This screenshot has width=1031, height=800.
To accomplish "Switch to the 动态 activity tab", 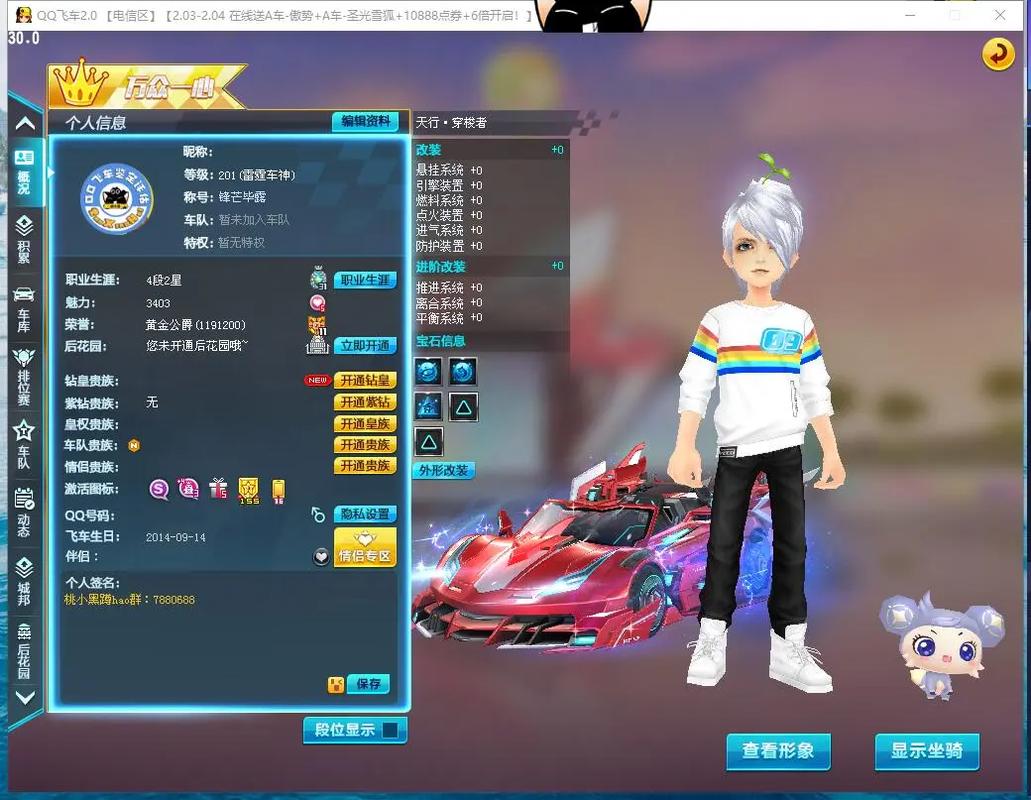I will coord(24,512).
